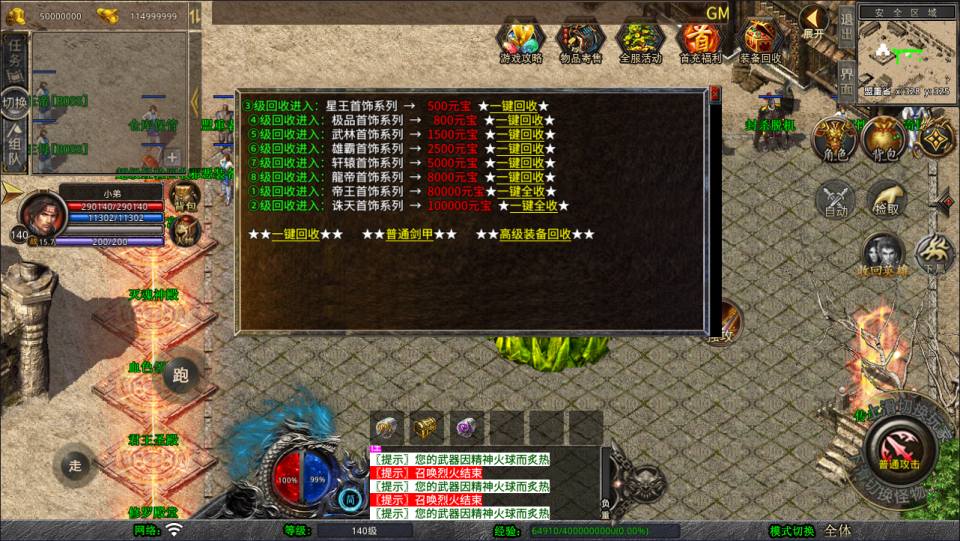Close the equipment recycle dialog
This screenshot has height=541, width=960.
[714, 95]
